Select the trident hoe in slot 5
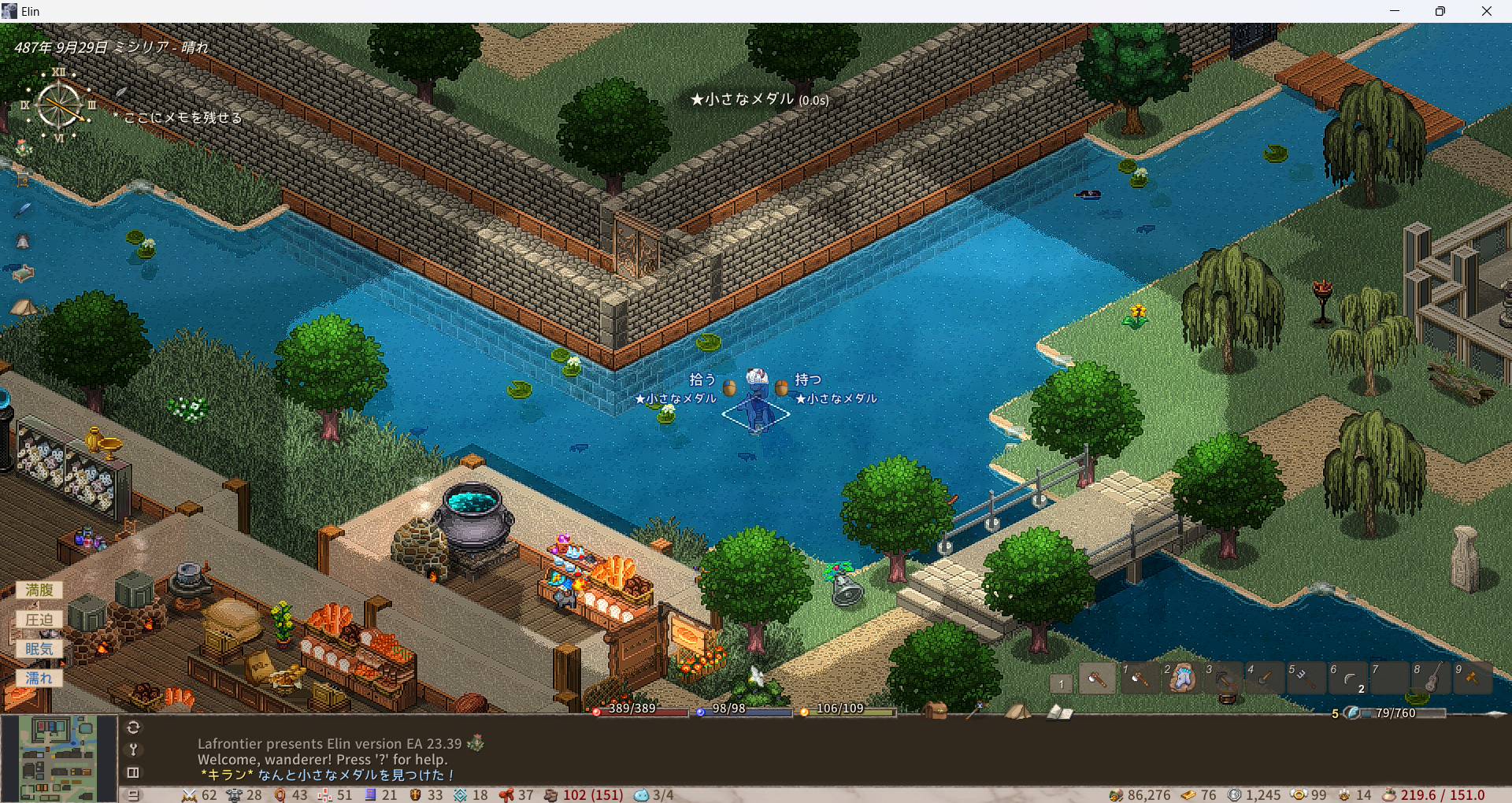The width and height of the screenshot is (1512, 803). (1306, 678)
